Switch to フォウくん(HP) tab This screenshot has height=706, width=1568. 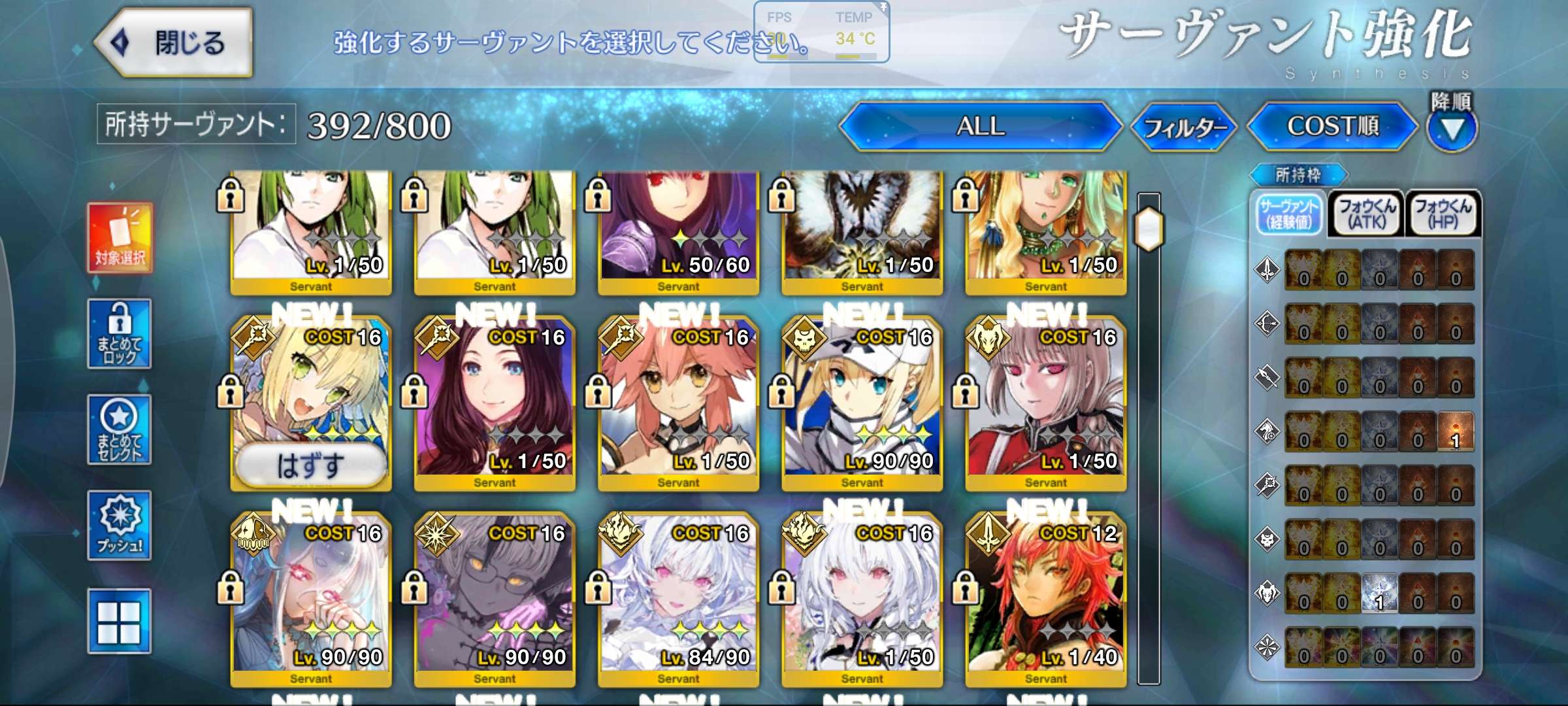click(1443, 214)
